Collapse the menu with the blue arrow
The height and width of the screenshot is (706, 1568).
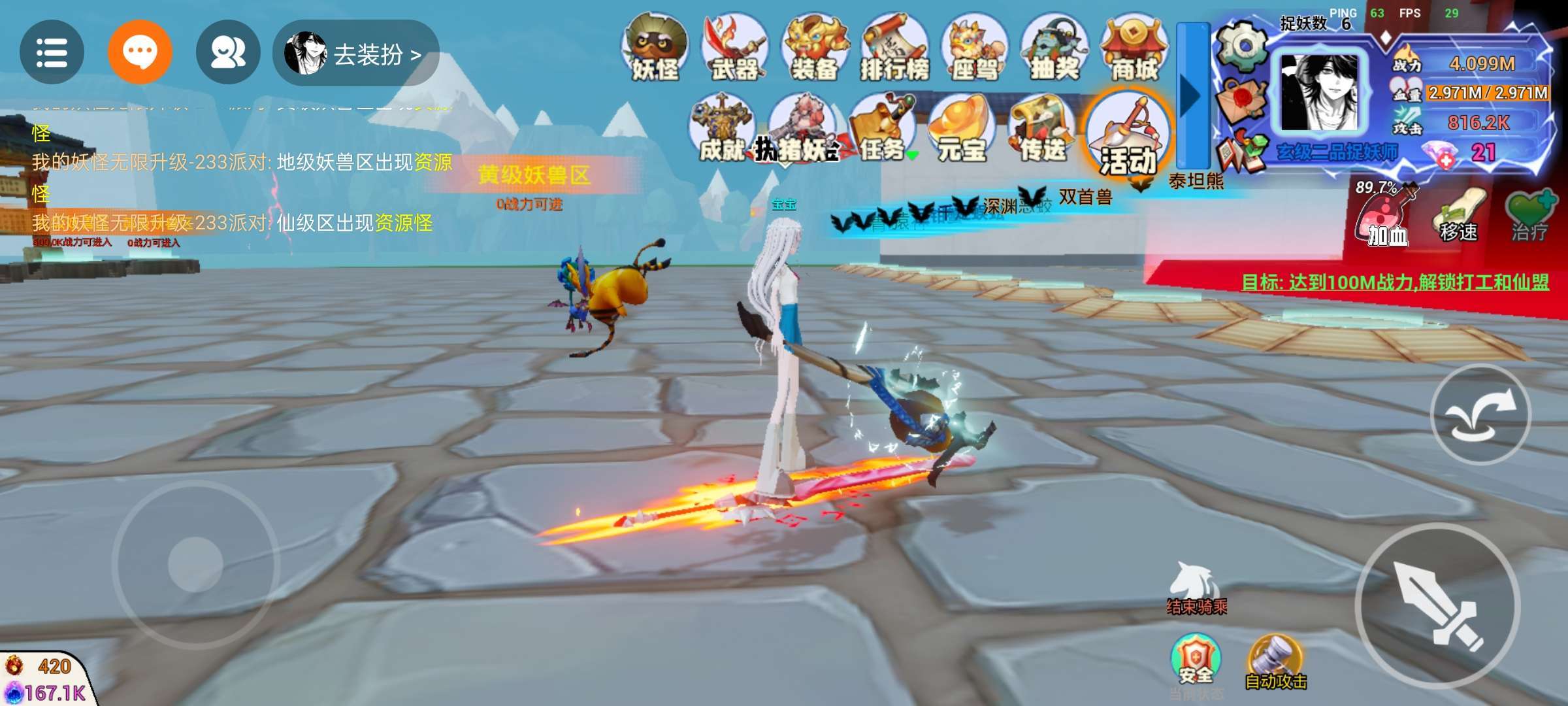coord(1192,95)
